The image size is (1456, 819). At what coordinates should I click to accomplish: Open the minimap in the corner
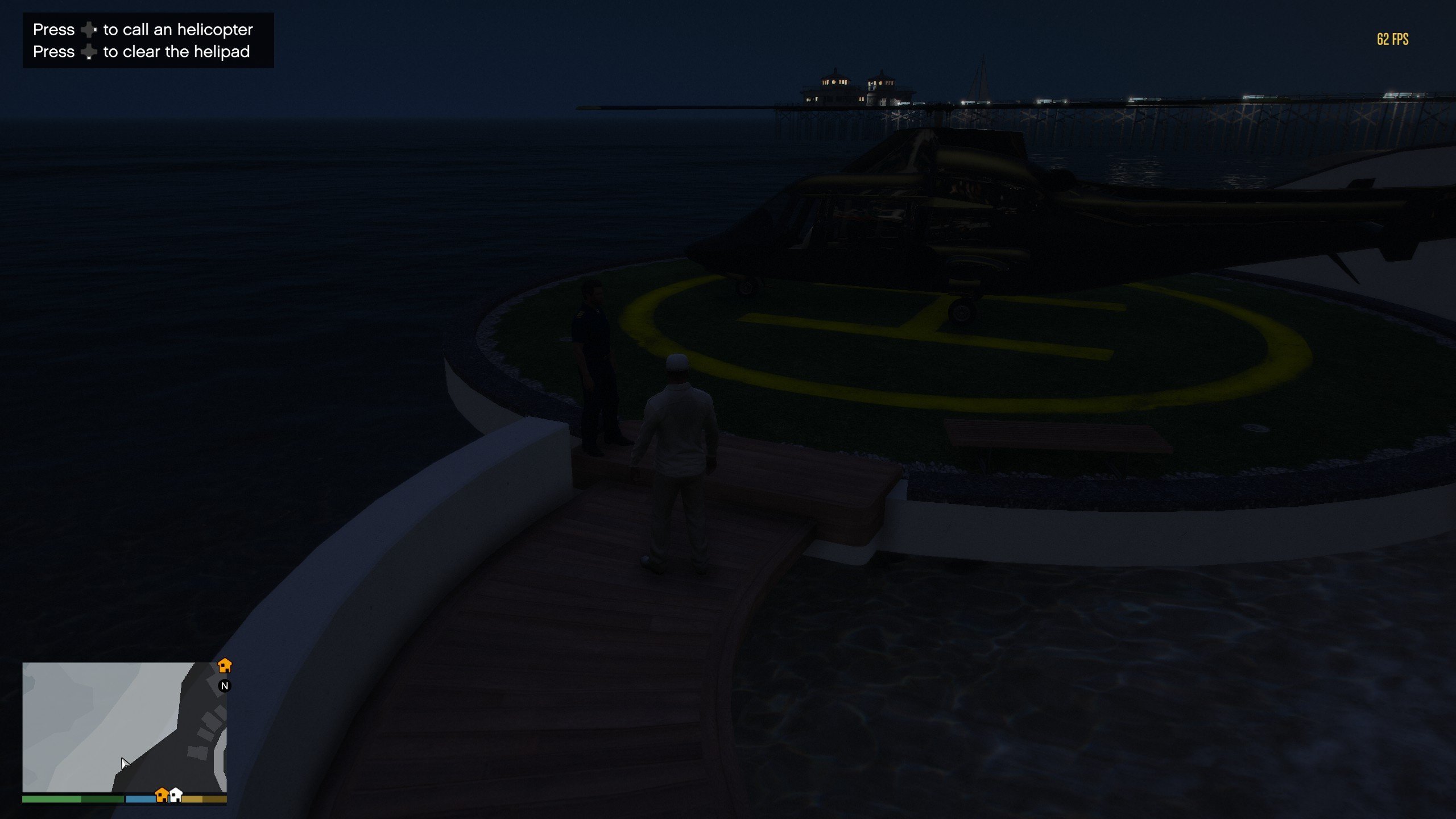[124, 727]
